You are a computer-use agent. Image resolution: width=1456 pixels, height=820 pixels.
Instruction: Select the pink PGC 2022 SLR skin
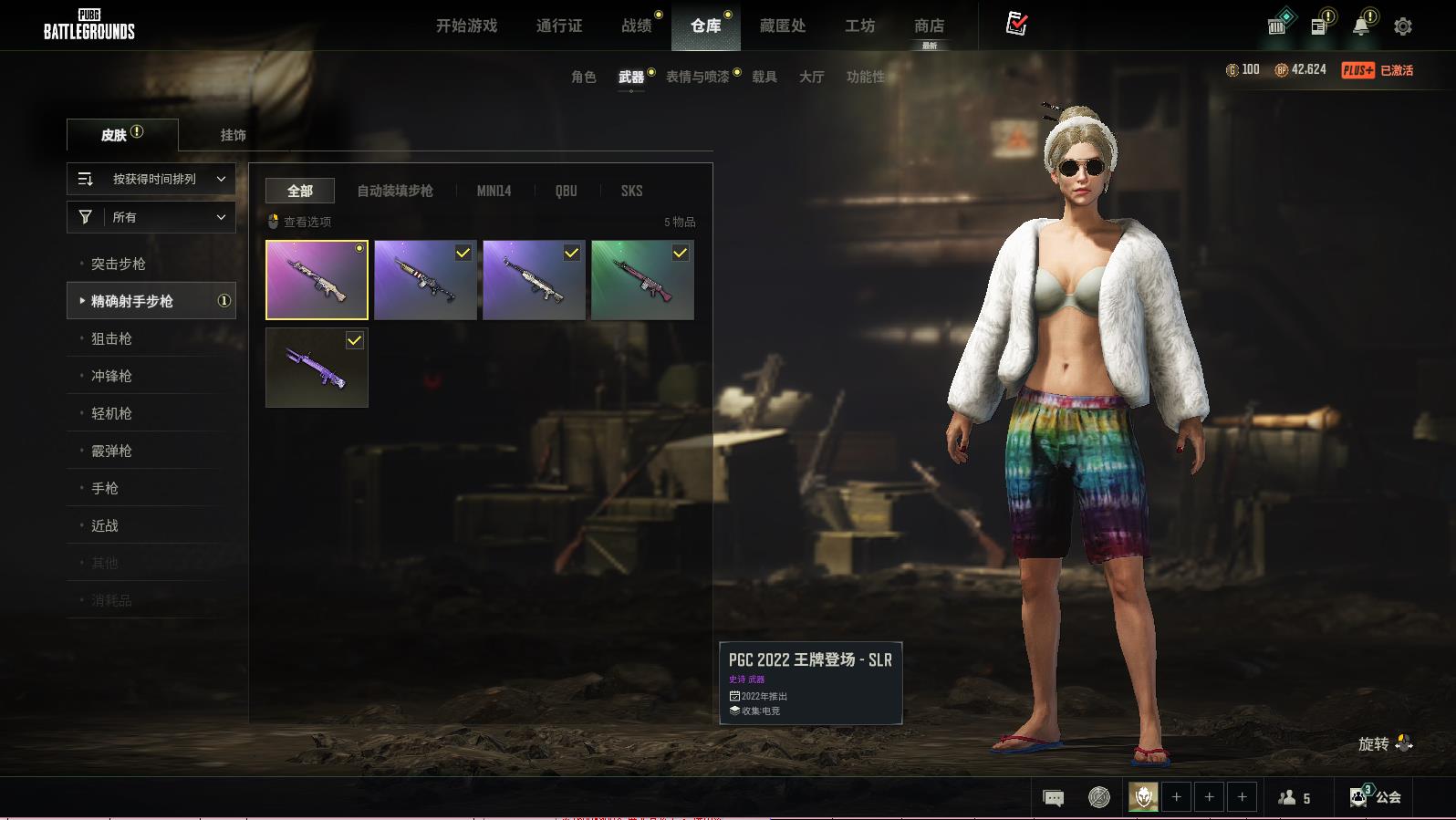pos(317,280)
